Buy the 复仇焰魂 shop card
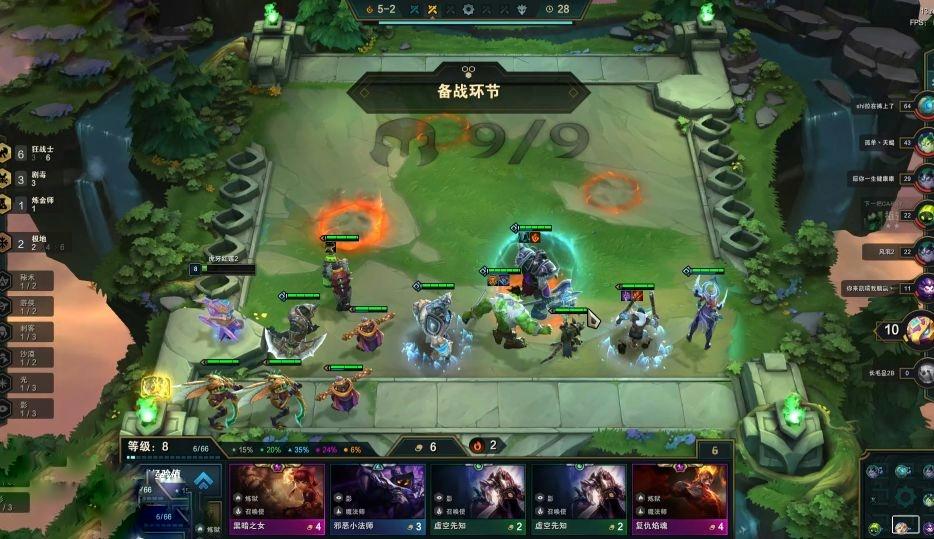This screenshot has width=934, height=539. click(x=679, y=498)
